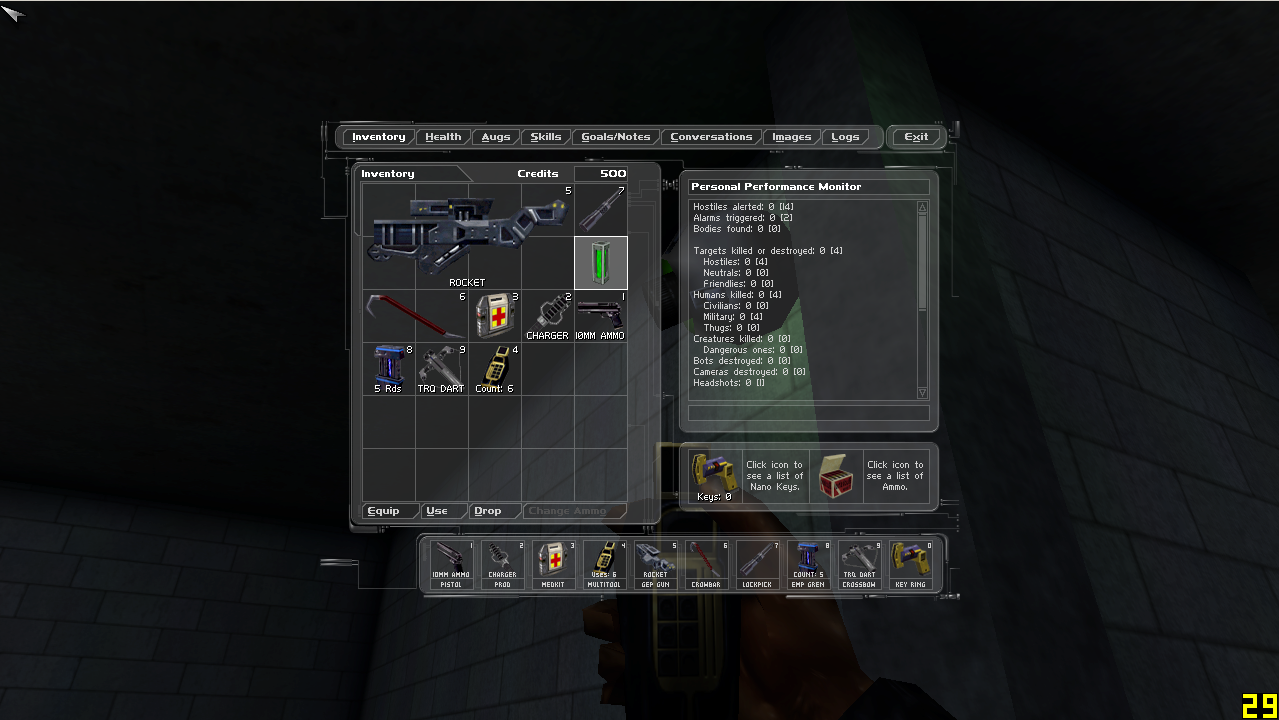Select the multitool with Count 6

point(494,367)
